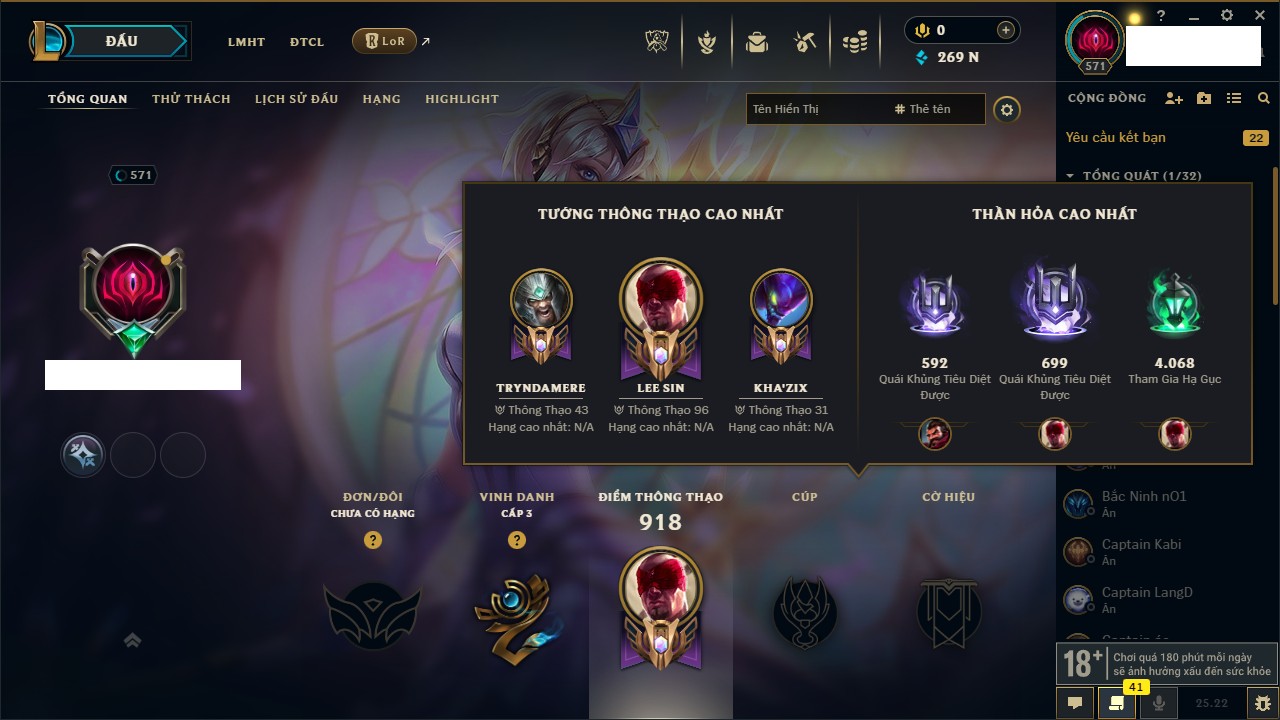Collapse the TỔNG QUÁT friends group

[x=1070, y=176]
